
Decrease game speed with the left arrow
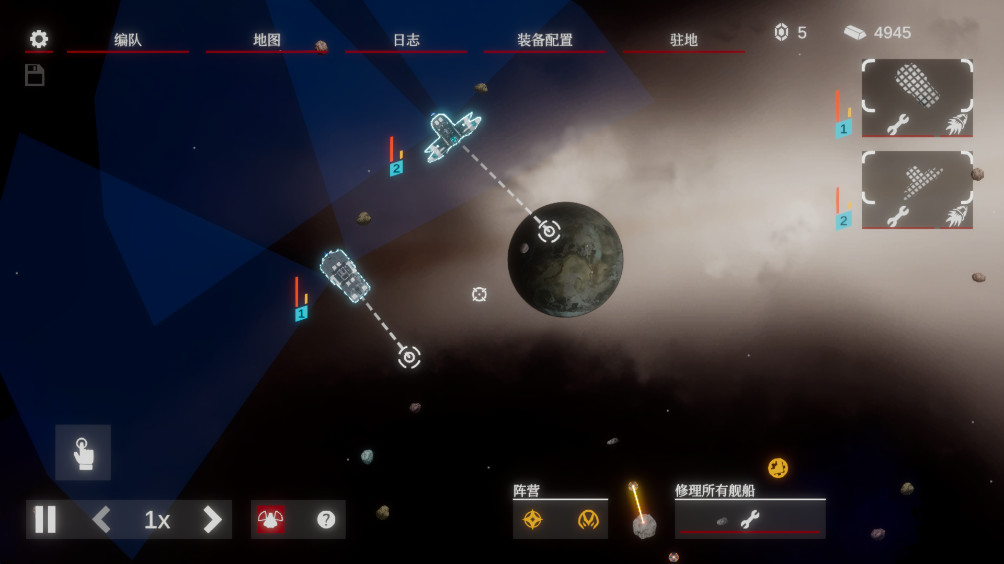(x=102, y=520)
